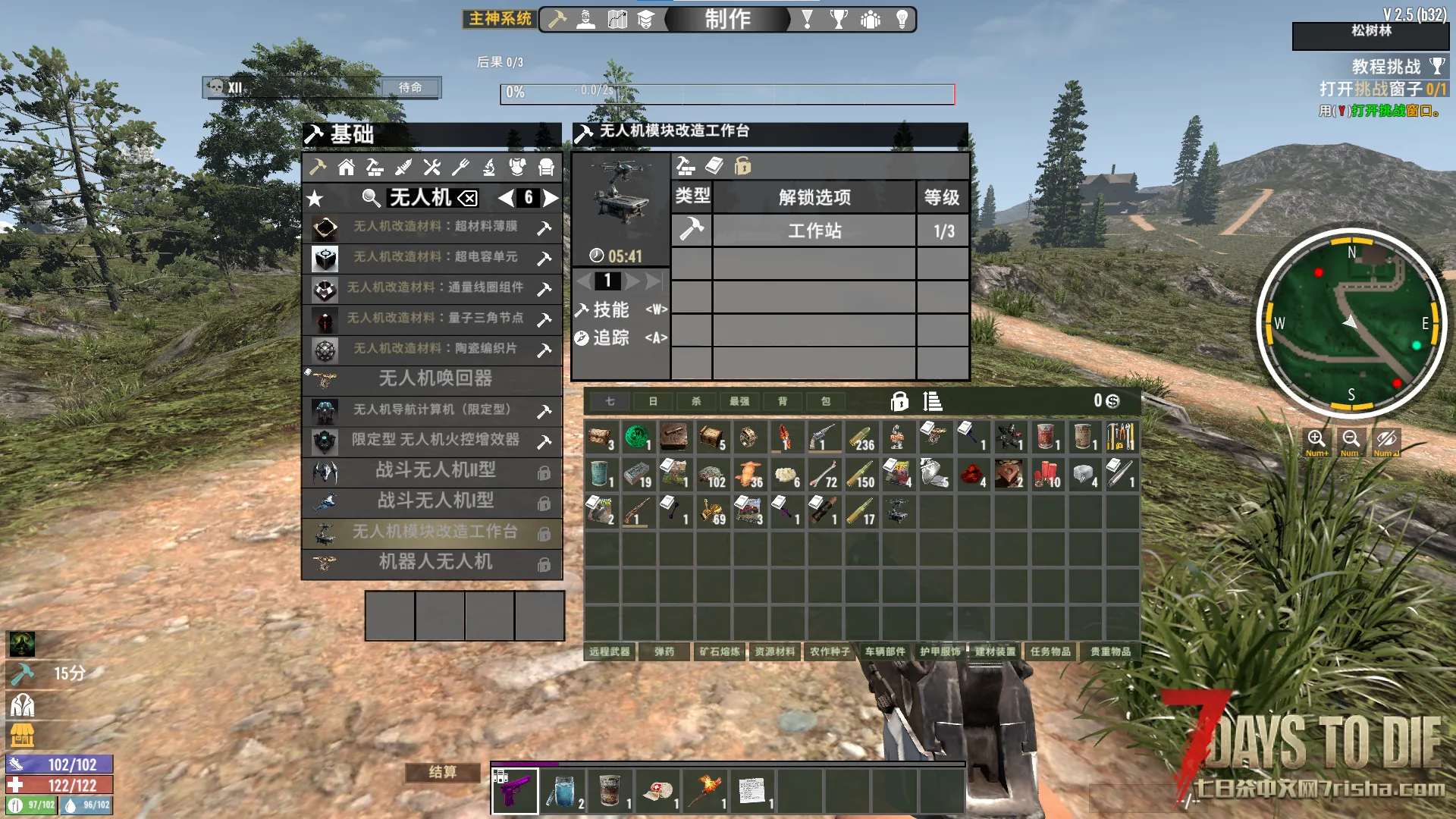The height and width of the screenshot is (819, 1456).
Task: Toggle the favorites star filter
Action: (315, 199)
